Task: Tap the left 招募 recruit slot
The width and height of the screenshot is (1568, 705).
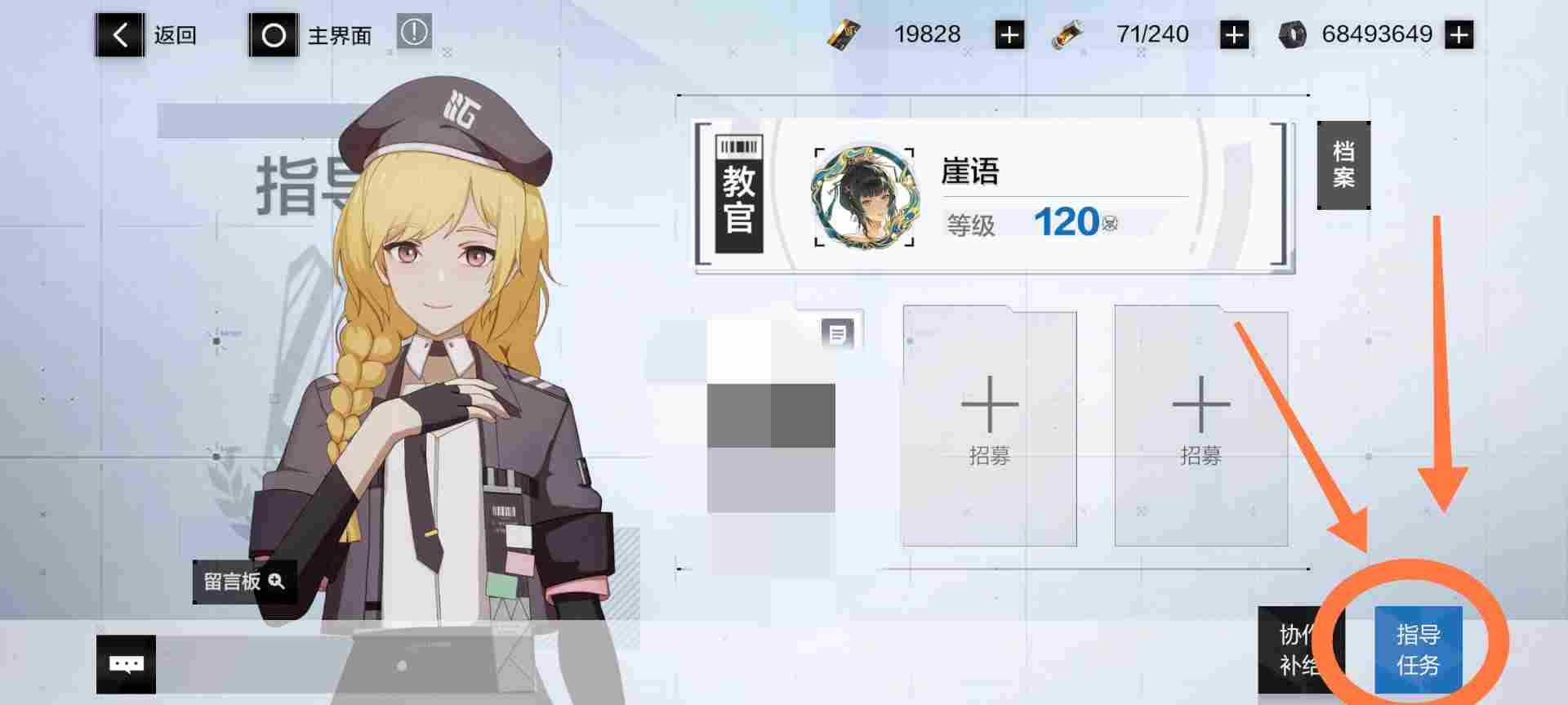Action: (x=990, y=425)
